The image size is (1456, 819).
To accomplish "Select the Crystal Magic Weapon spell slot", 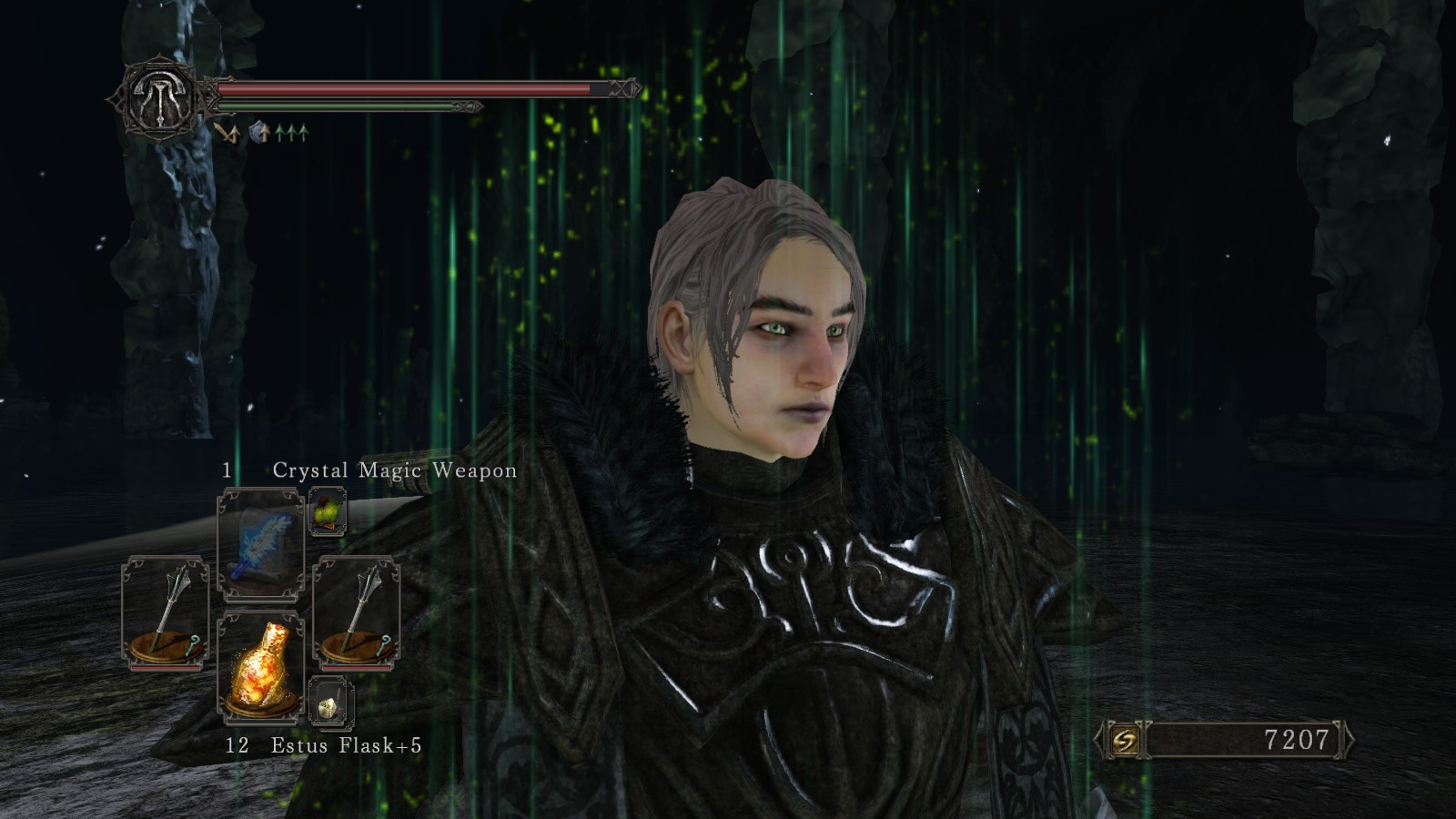I will point(261,543).
